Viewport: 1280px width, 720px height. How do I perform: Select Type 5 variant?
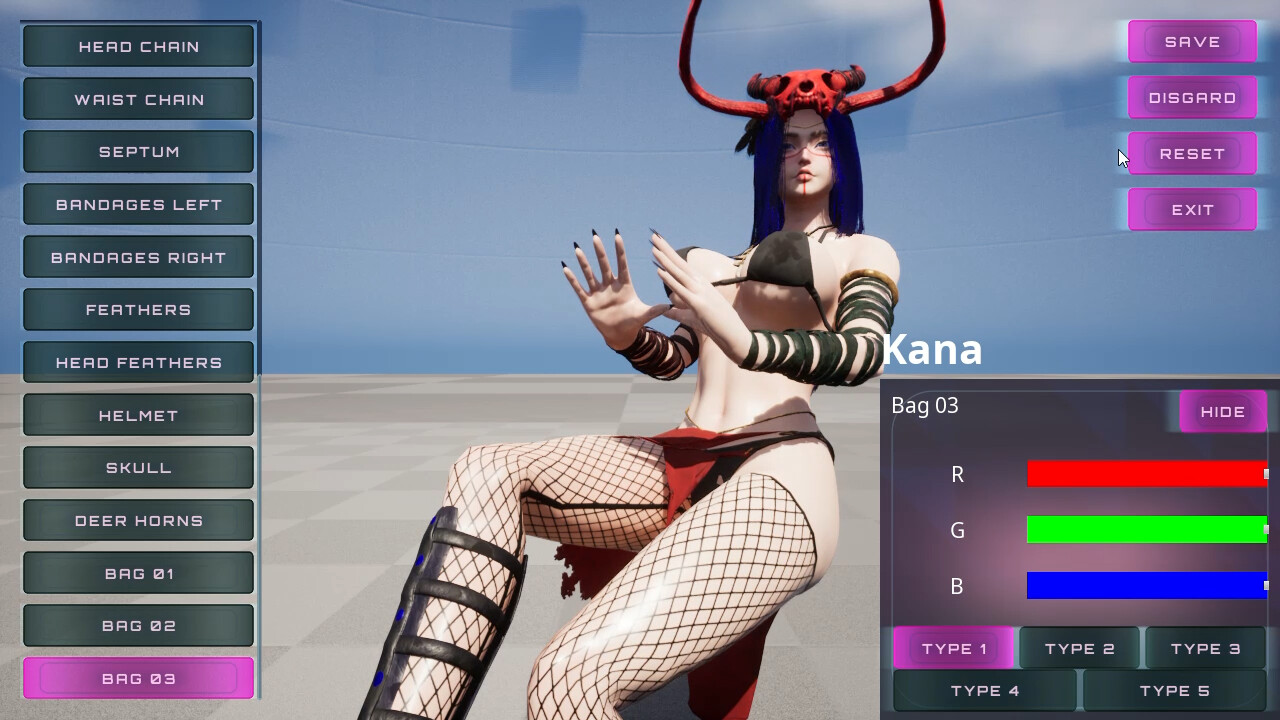[1174, 691]
